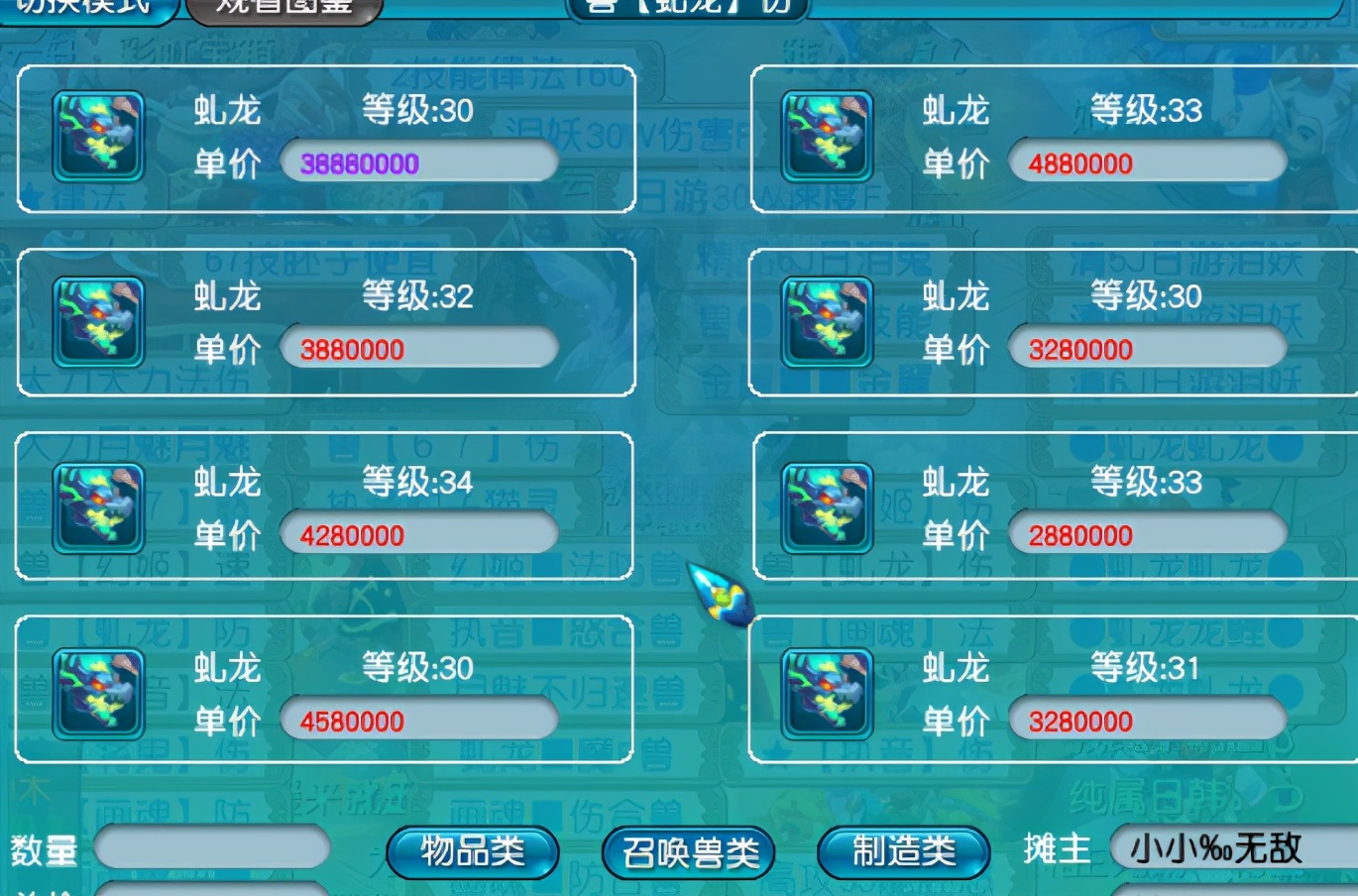Click the 4280000 price field

(416, 534)
